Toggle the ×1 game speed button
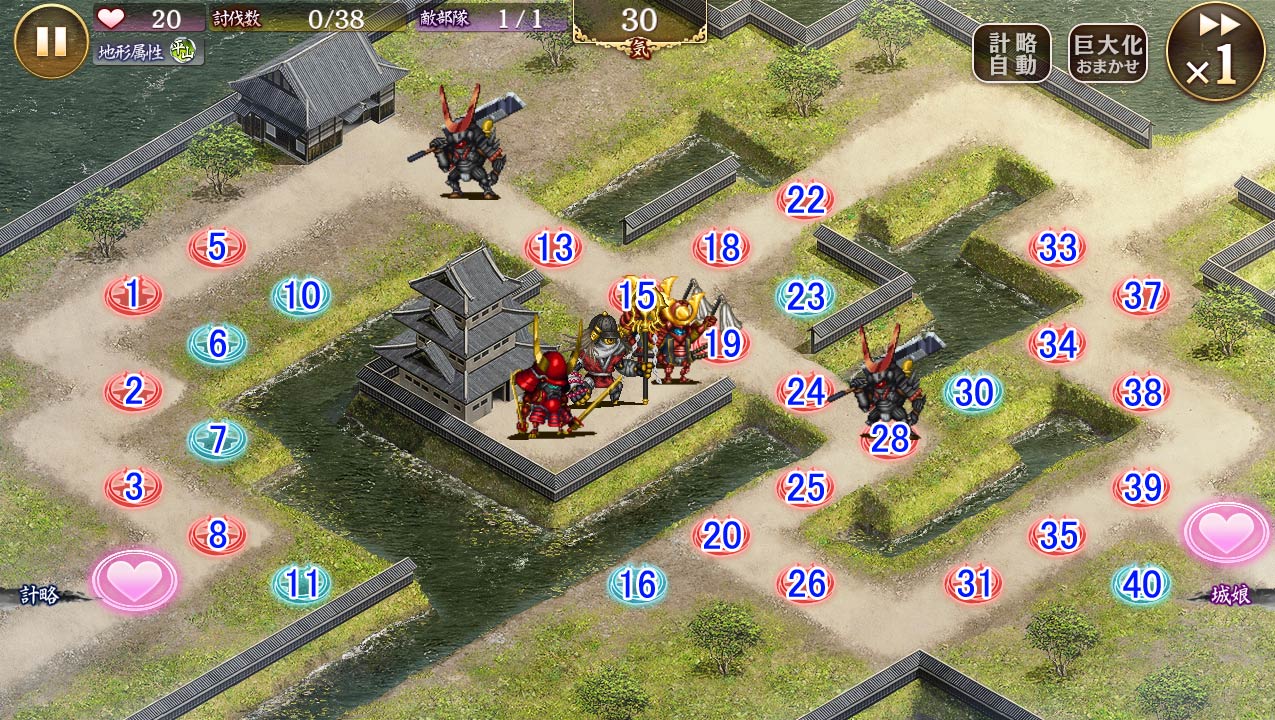 click(x=1215, y=52)
